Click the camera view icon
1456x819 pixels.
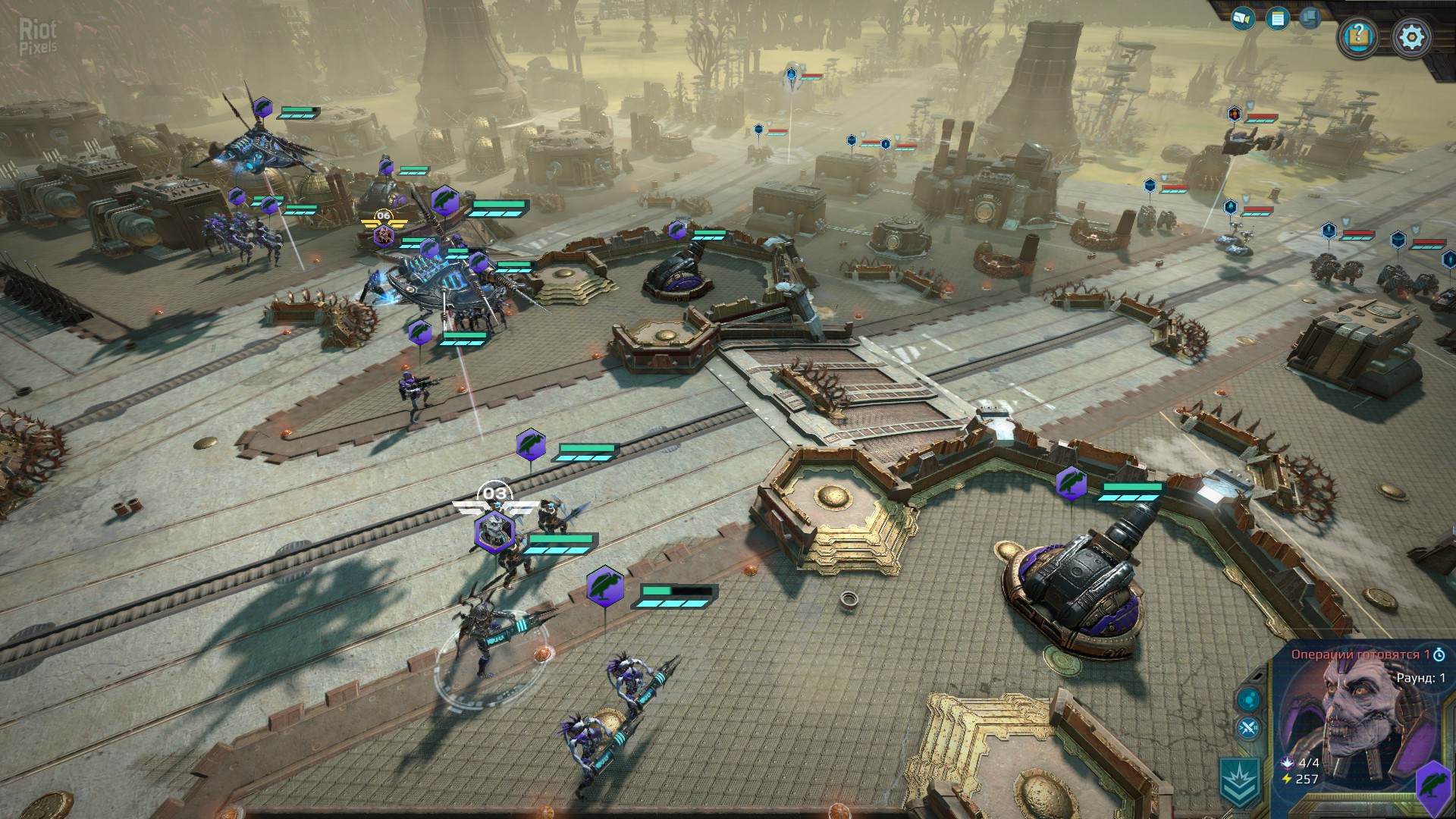[1242, 17]
